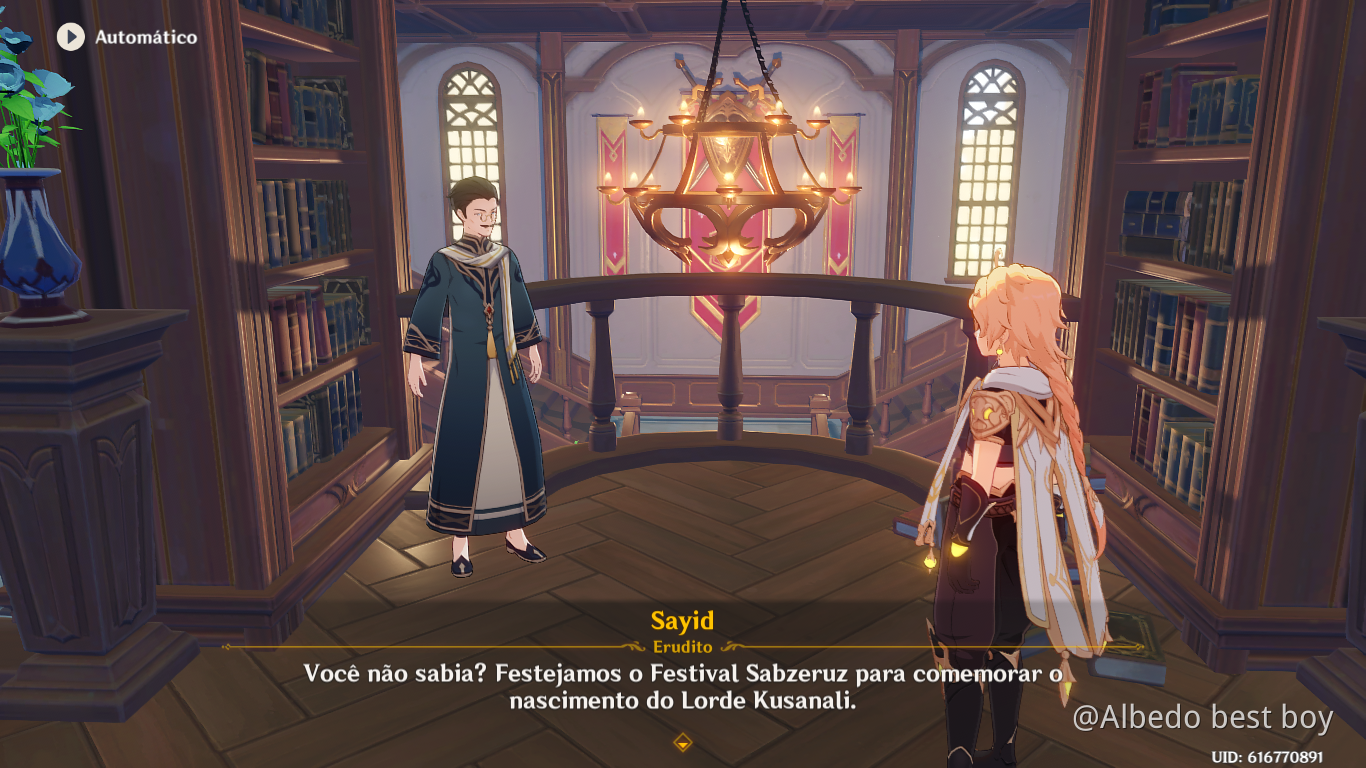This screenshot has height=768, width=1366.
Task: Click the blue vase with flowers
Action: coord(35,230)
